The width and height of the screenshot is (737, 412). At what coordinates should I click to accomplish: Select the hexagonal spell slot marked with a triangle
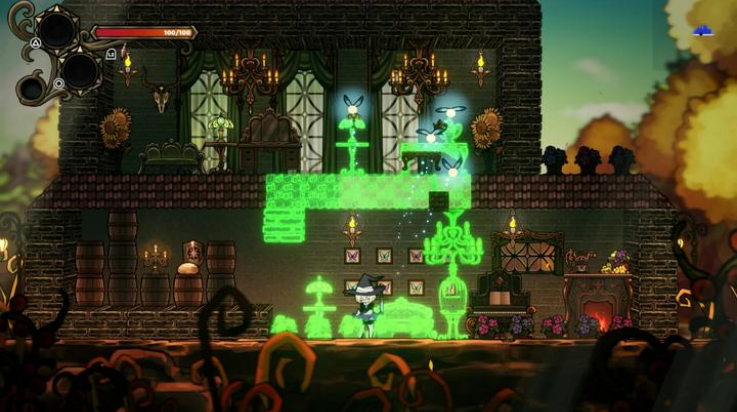pyautogui.click(x=56, y=30)
